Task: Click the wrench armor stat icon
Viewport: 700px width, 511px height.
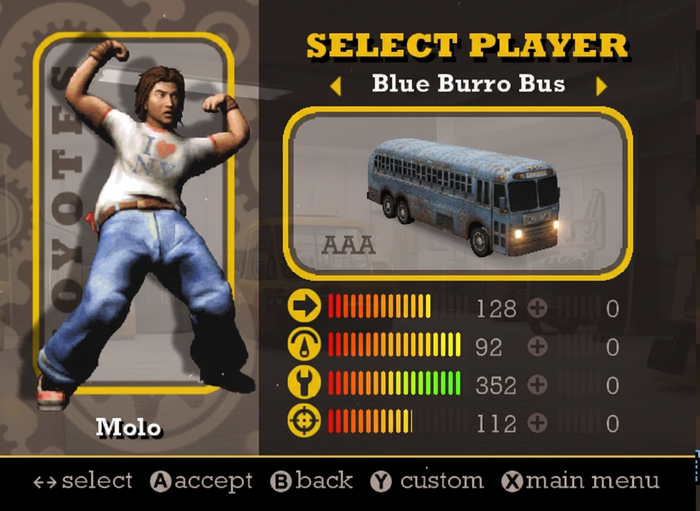Action: click(x=304, y=383)
